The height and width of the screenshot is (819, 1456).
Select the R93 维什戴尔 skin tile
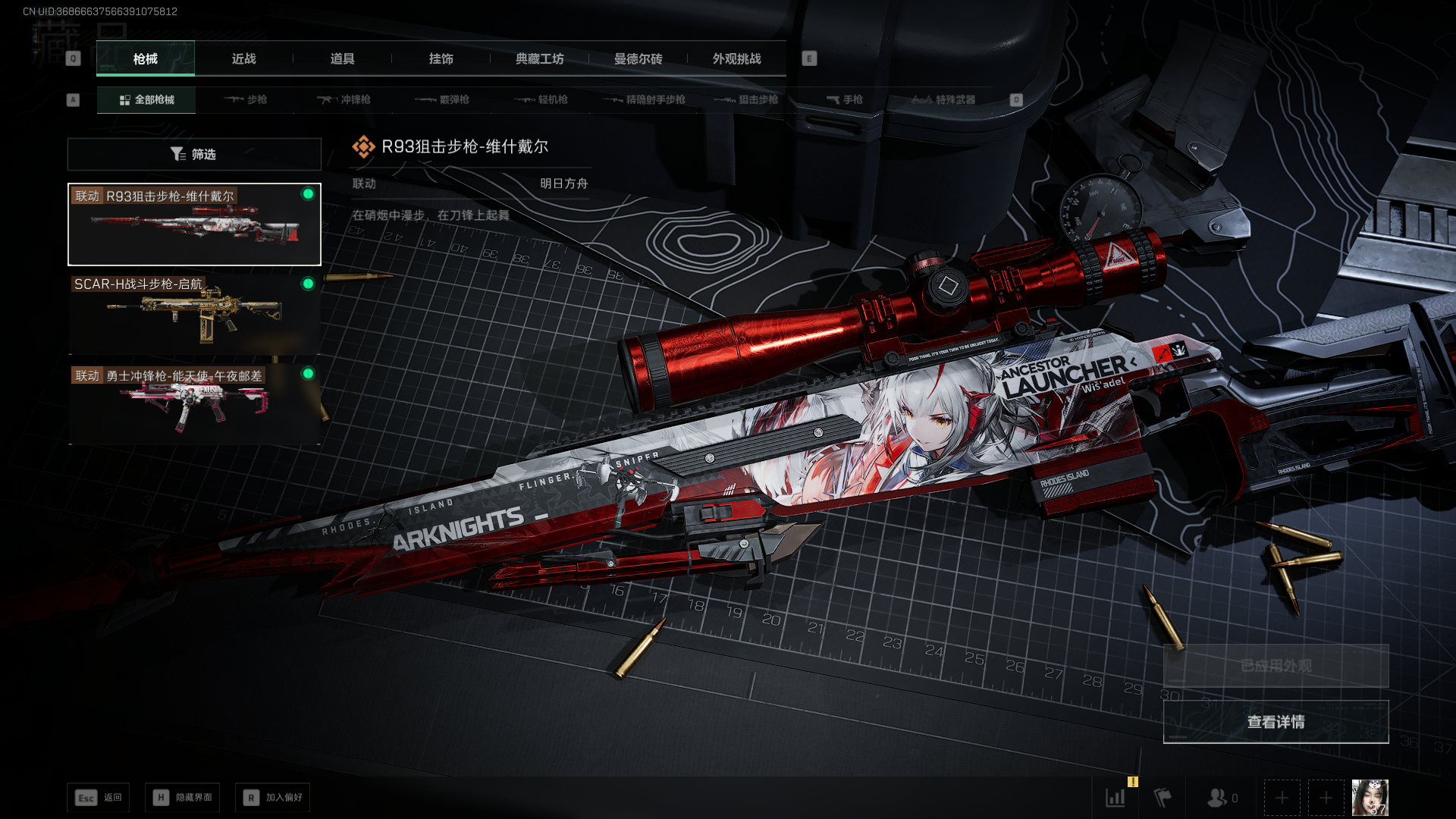coord(194,224)
